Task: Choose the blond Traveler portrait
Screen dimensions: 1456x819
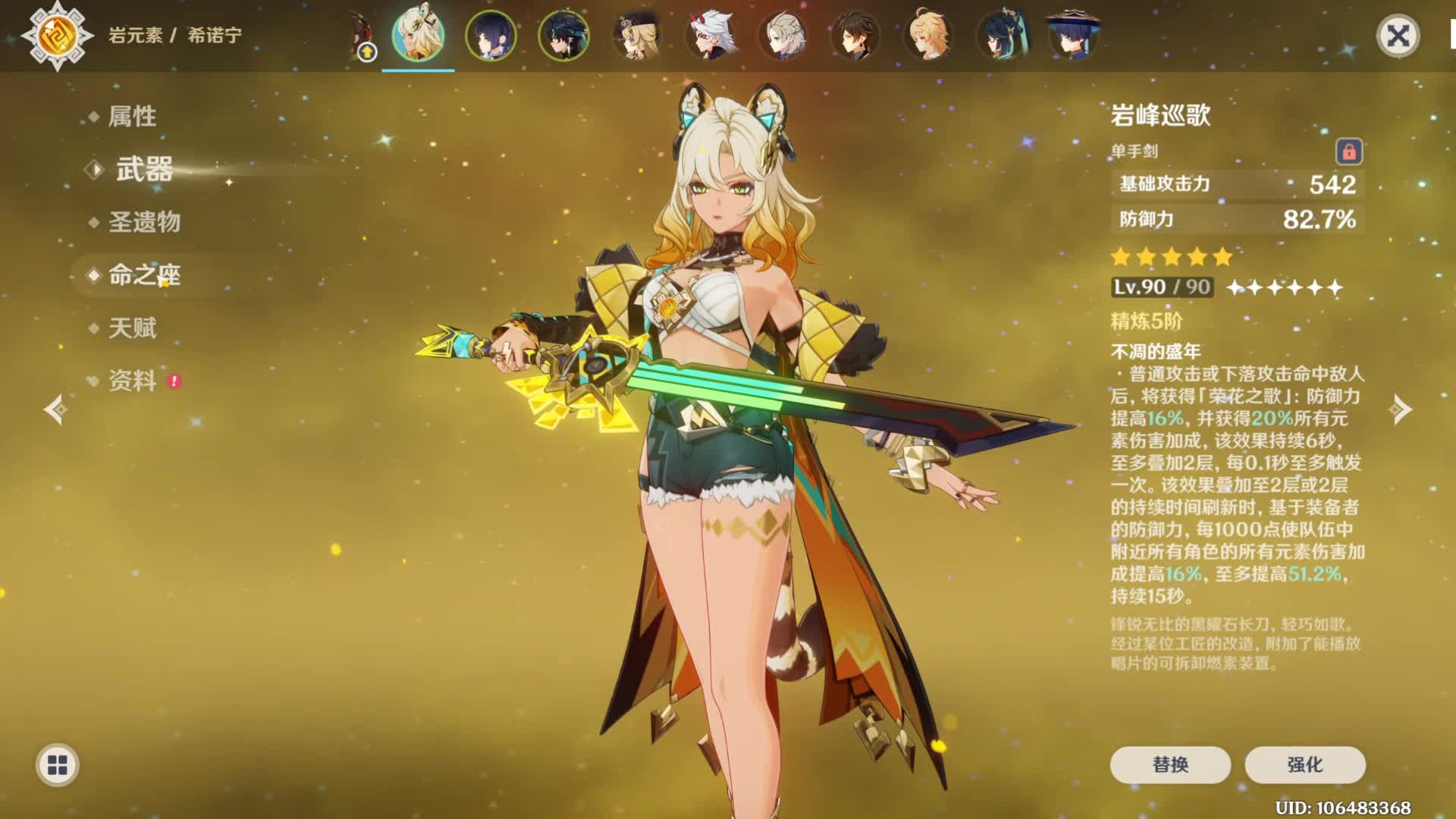Action: 928,36
